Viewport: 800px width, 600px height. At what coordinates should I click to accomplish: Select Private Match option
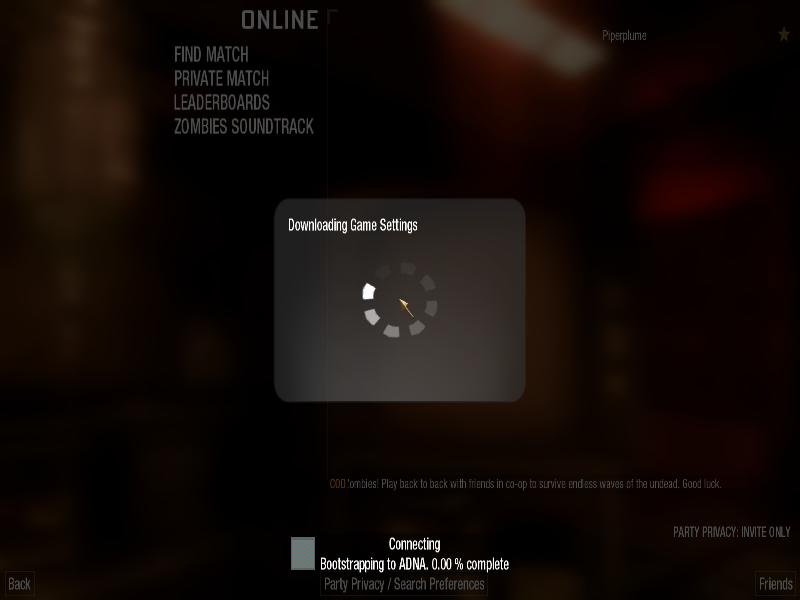tap(221, 78)
